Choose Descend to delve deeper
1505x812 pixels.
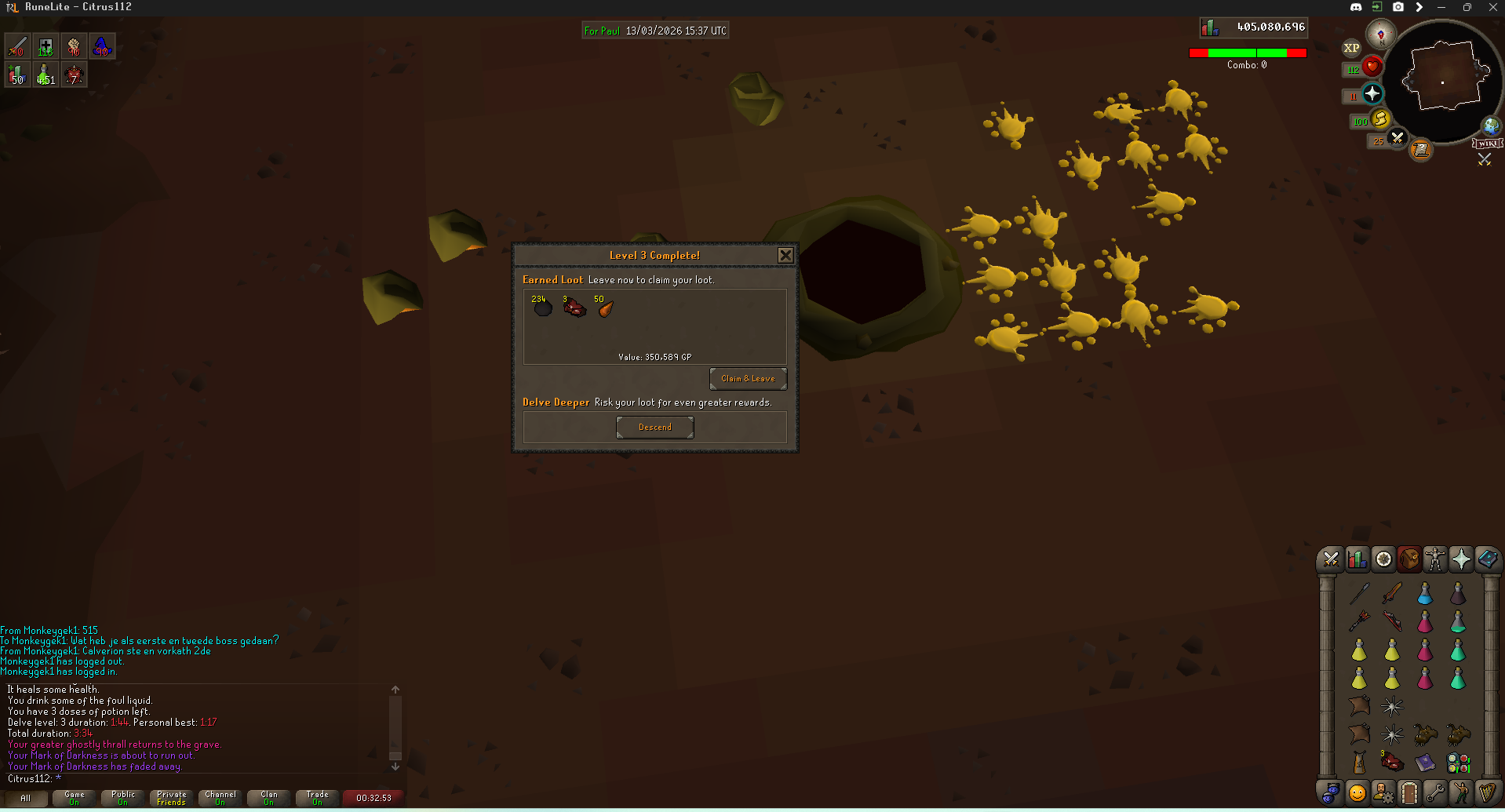pos(654,428)
